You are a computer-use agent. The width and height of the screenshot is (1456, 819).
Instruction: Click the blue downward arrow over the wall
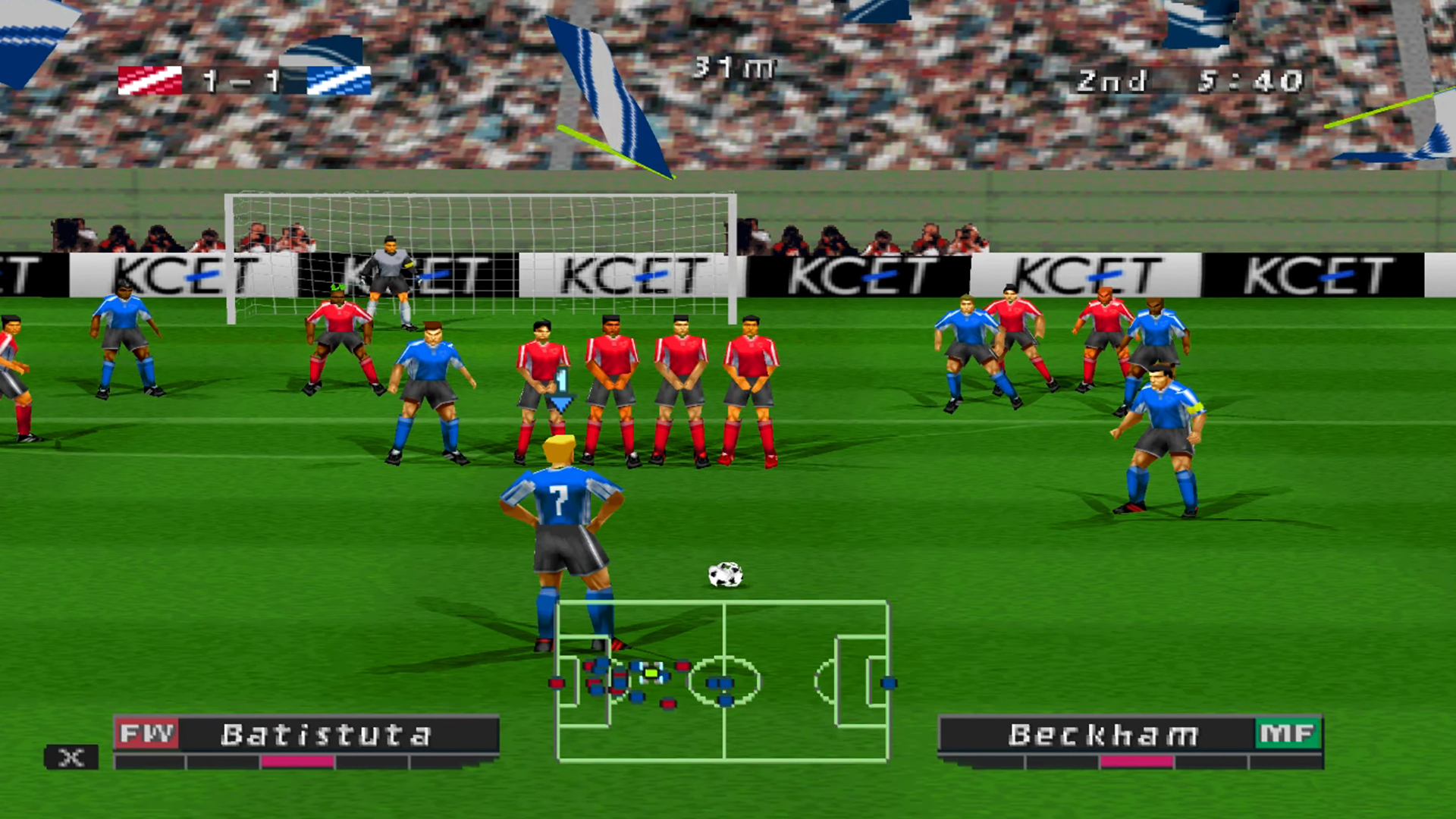(562, 403)
